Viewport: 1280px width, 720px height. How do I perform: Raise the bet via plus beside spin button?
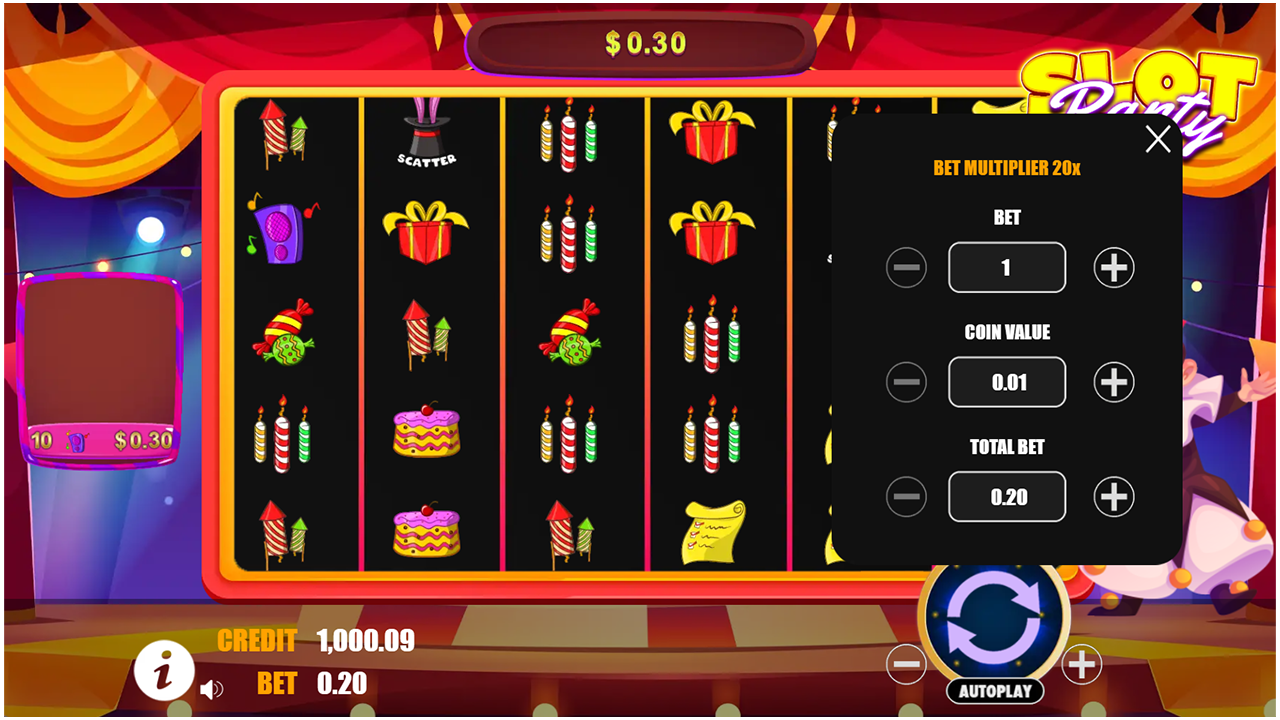point(1081,662)
